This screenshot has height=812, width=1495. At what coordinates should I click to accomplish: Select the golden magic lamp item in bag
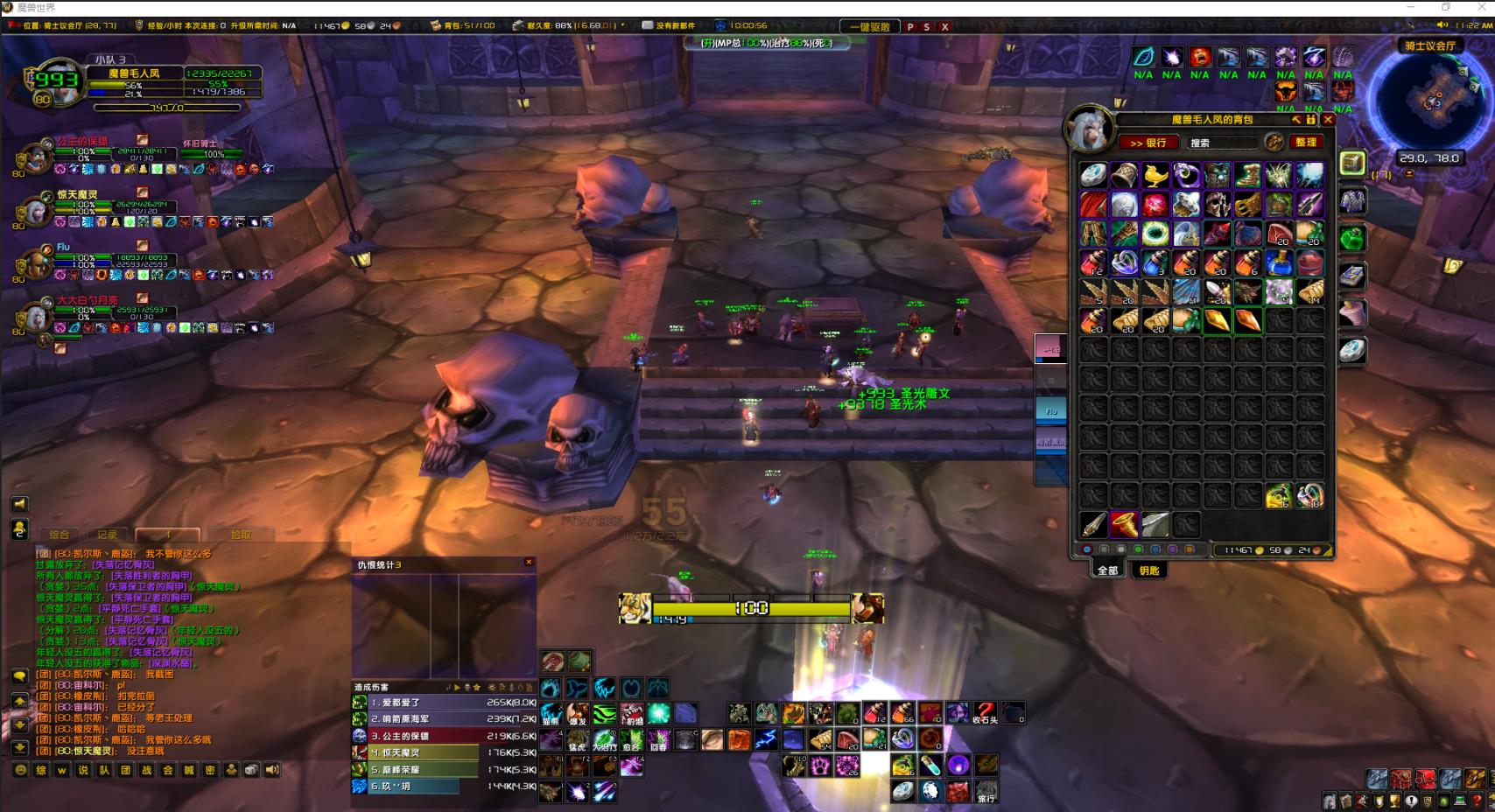tap(1155, 175)
